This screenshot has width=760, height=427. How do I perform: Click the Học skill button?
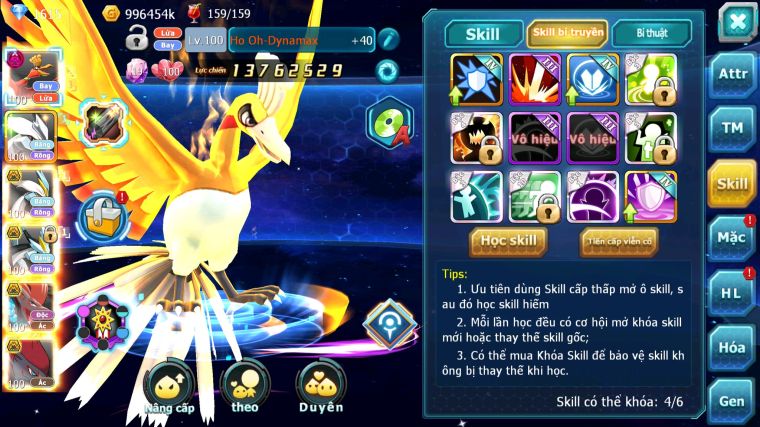(509, 240)
